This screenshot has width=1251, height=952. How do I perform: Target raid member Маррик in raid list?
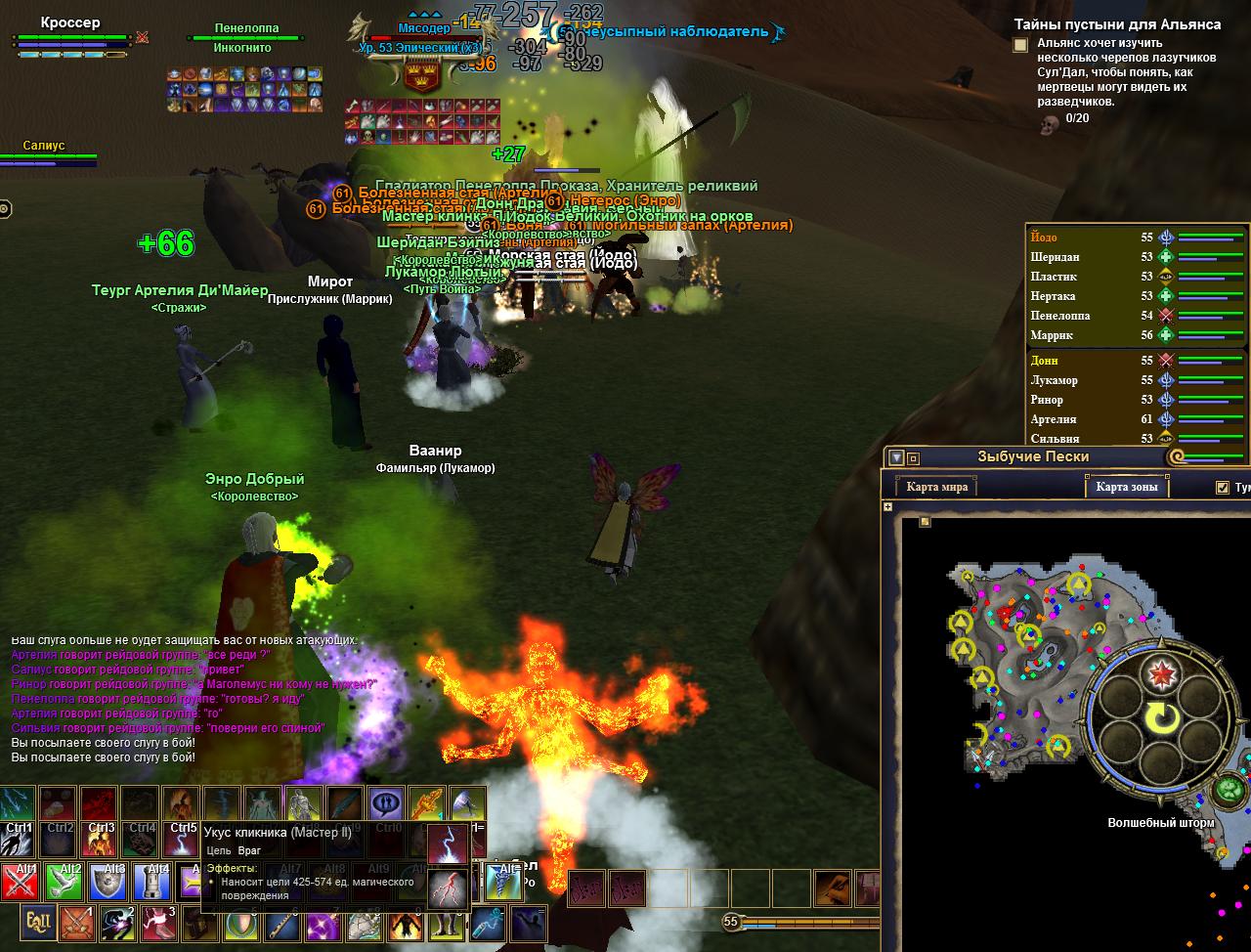(1052, 335)
